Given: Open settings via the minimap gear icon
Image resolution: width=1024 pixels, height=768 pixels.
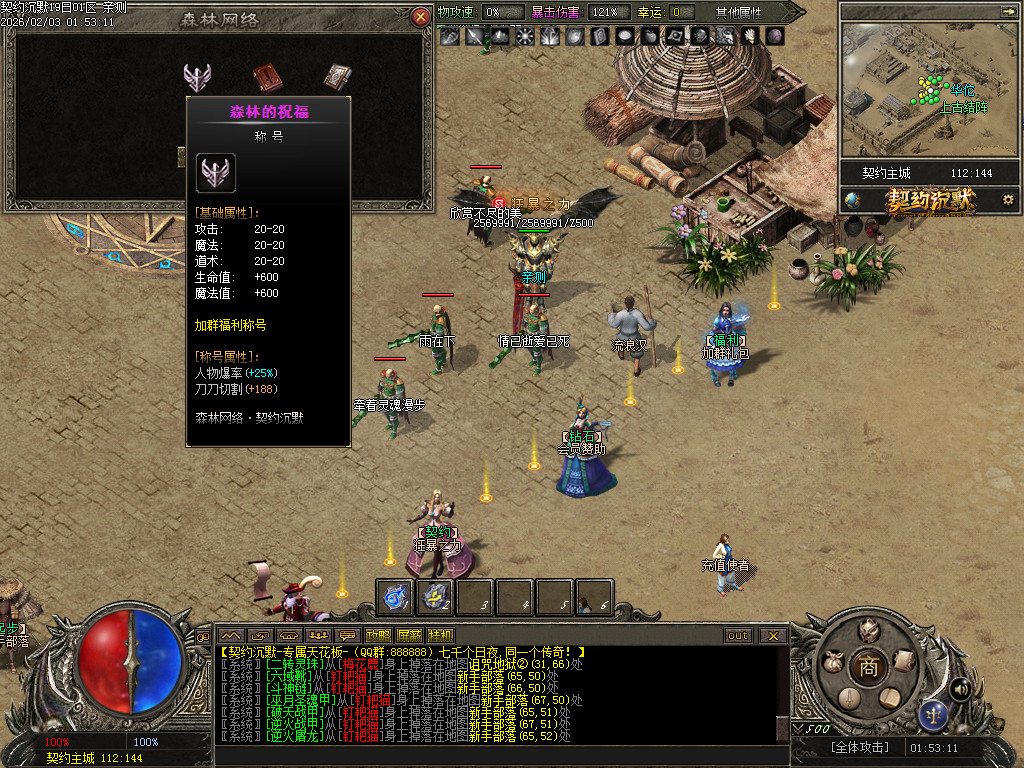Looking at the screenshot, I should [x=1007, y=200].
